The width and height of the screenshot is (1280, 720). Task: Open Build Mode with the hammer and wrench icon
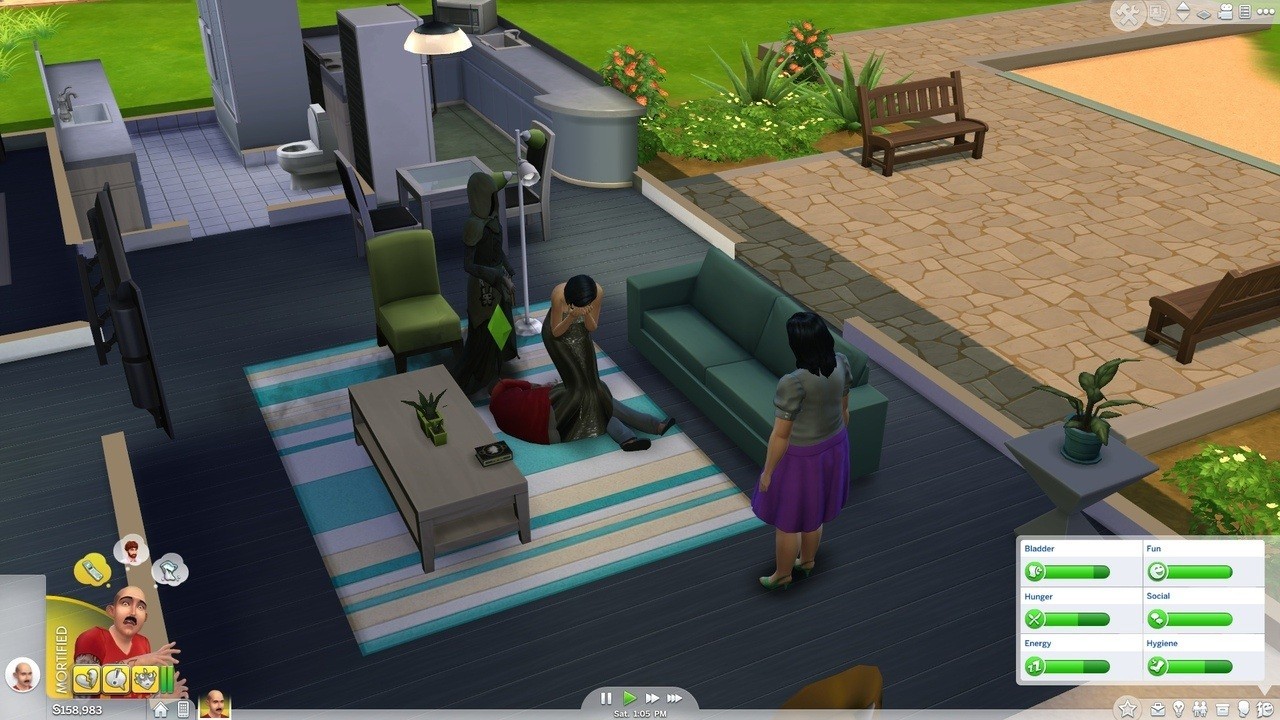pos(1129,13)
